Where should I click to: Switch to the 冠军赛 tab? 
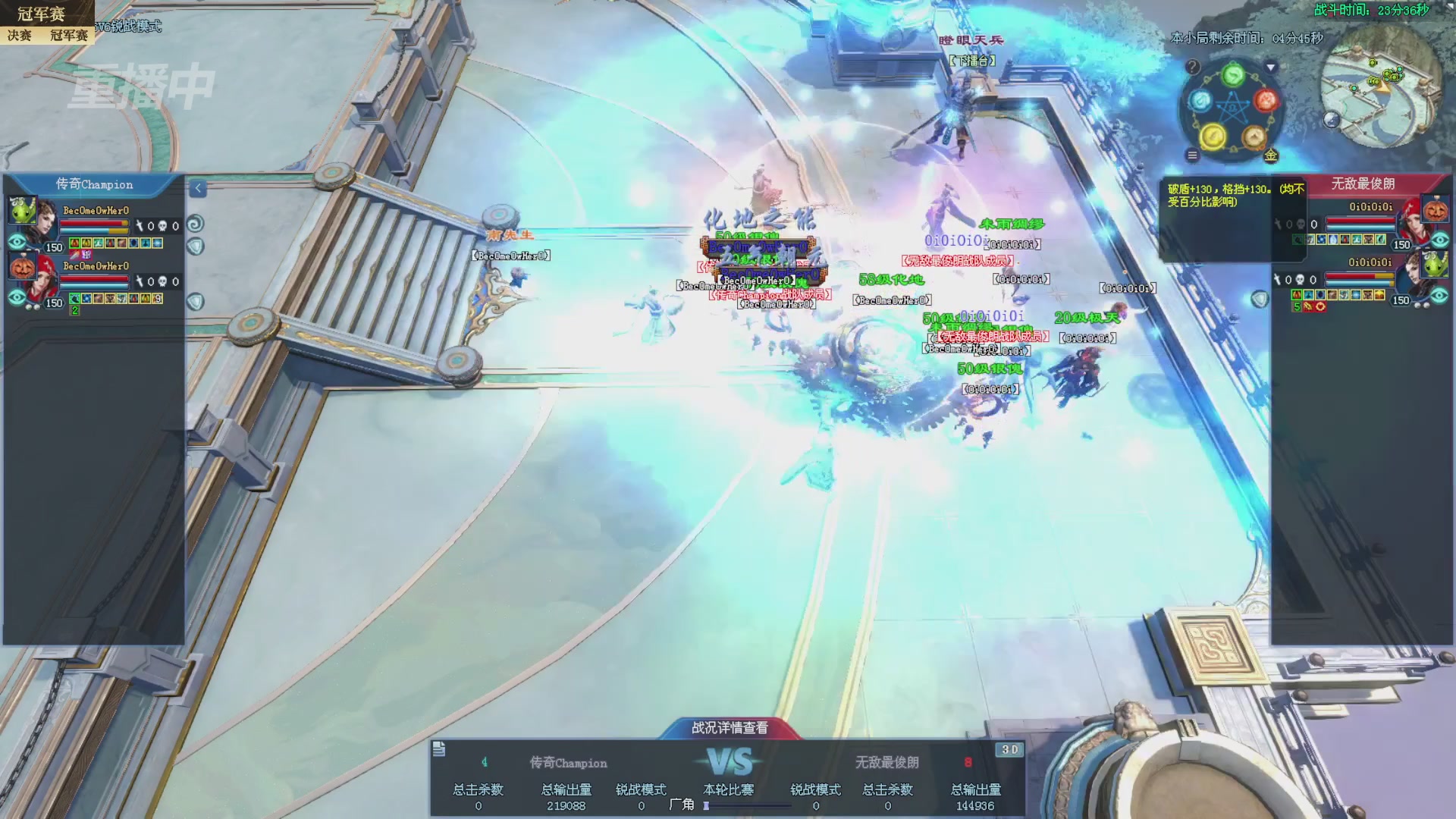[x=68, y=35]
